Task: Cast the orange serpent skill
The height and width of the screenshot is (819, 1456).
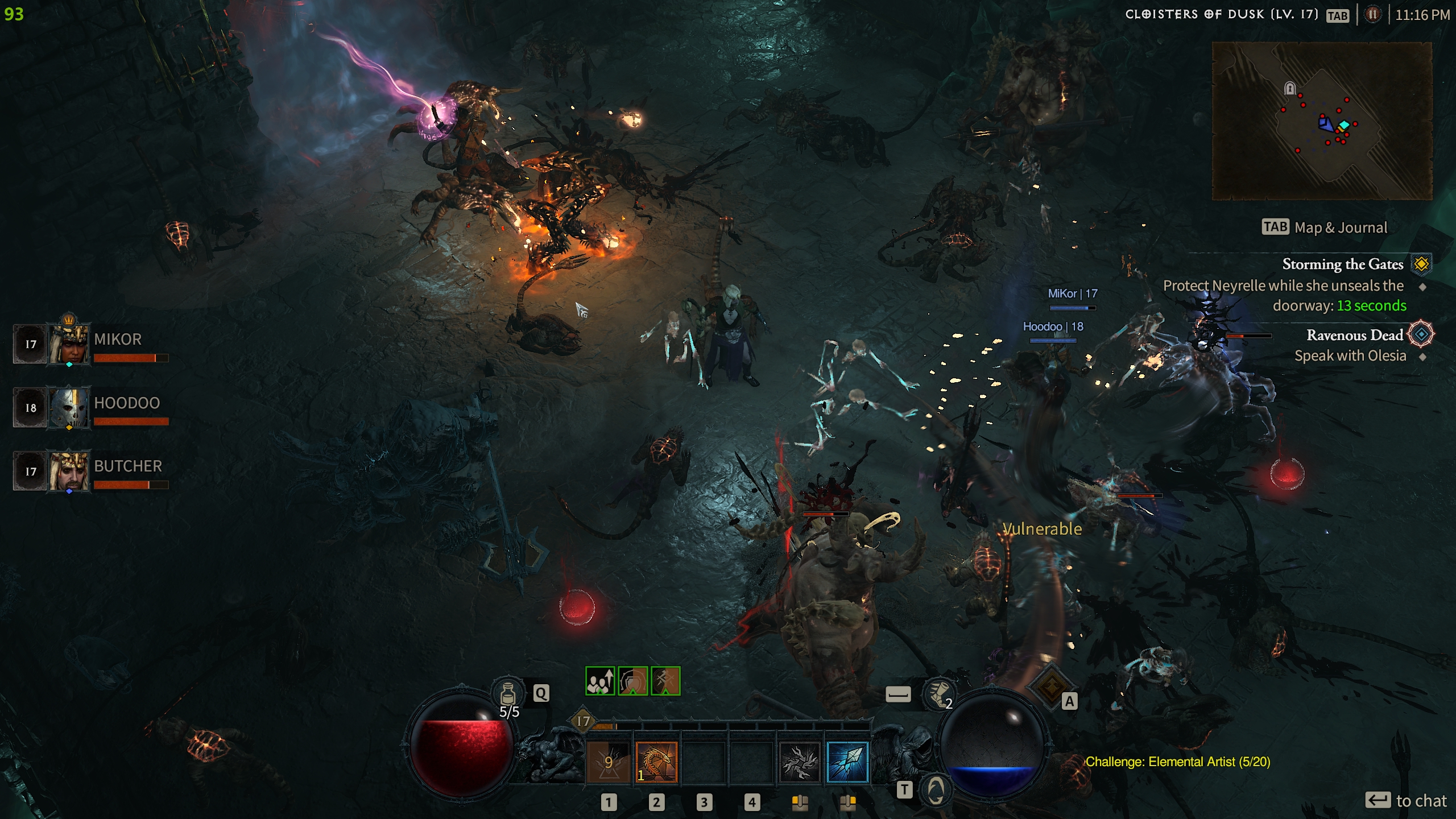Action: [x=656, y=762]
